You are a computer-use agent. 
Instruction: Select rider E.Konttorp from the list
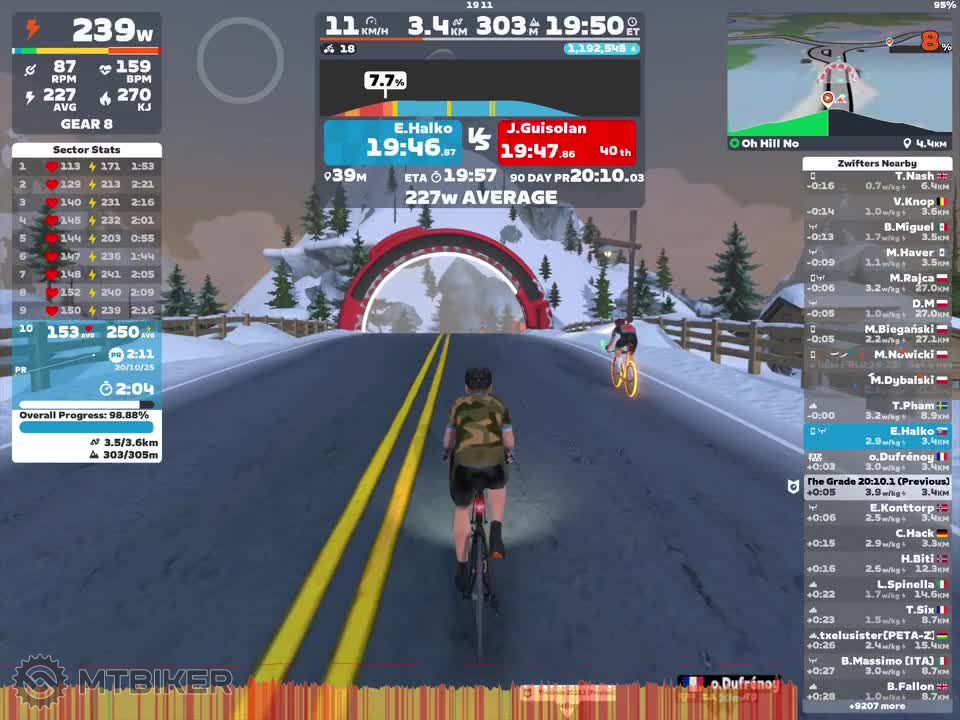[x=877, y=513]
